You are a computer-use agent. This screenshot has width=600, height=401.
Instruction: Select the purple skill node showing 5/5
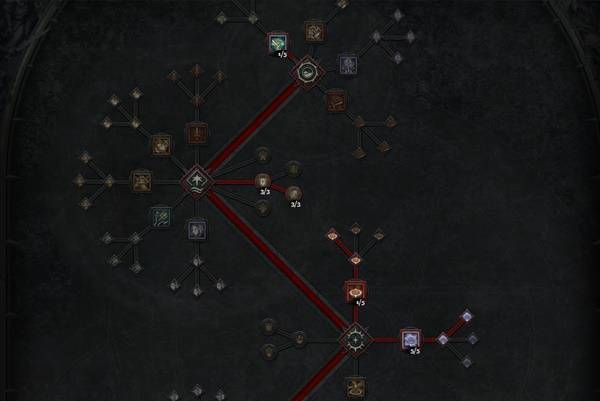411,340
